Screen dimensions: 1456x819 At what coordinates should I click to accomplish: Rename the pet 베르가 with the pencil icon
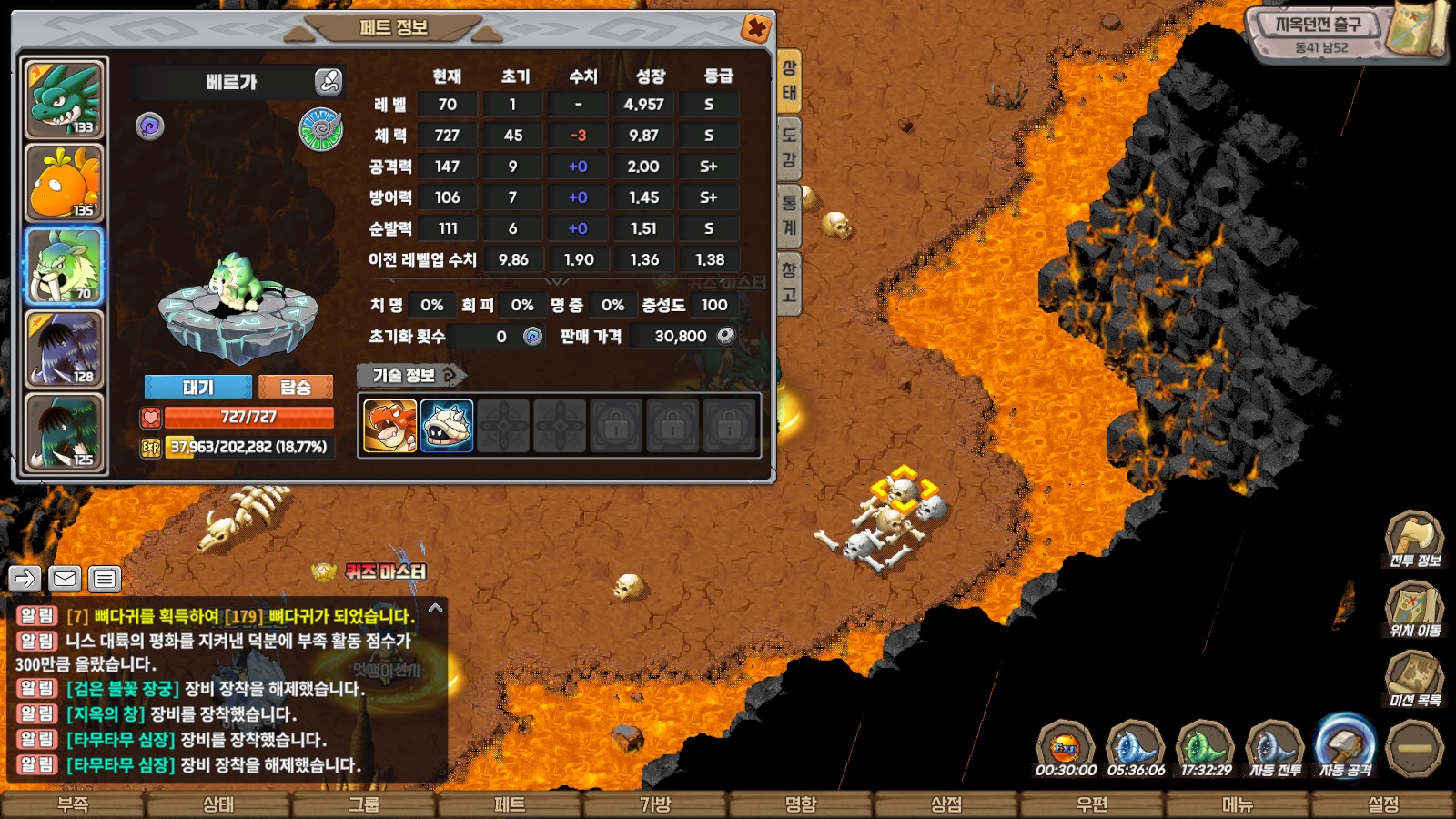328,82
